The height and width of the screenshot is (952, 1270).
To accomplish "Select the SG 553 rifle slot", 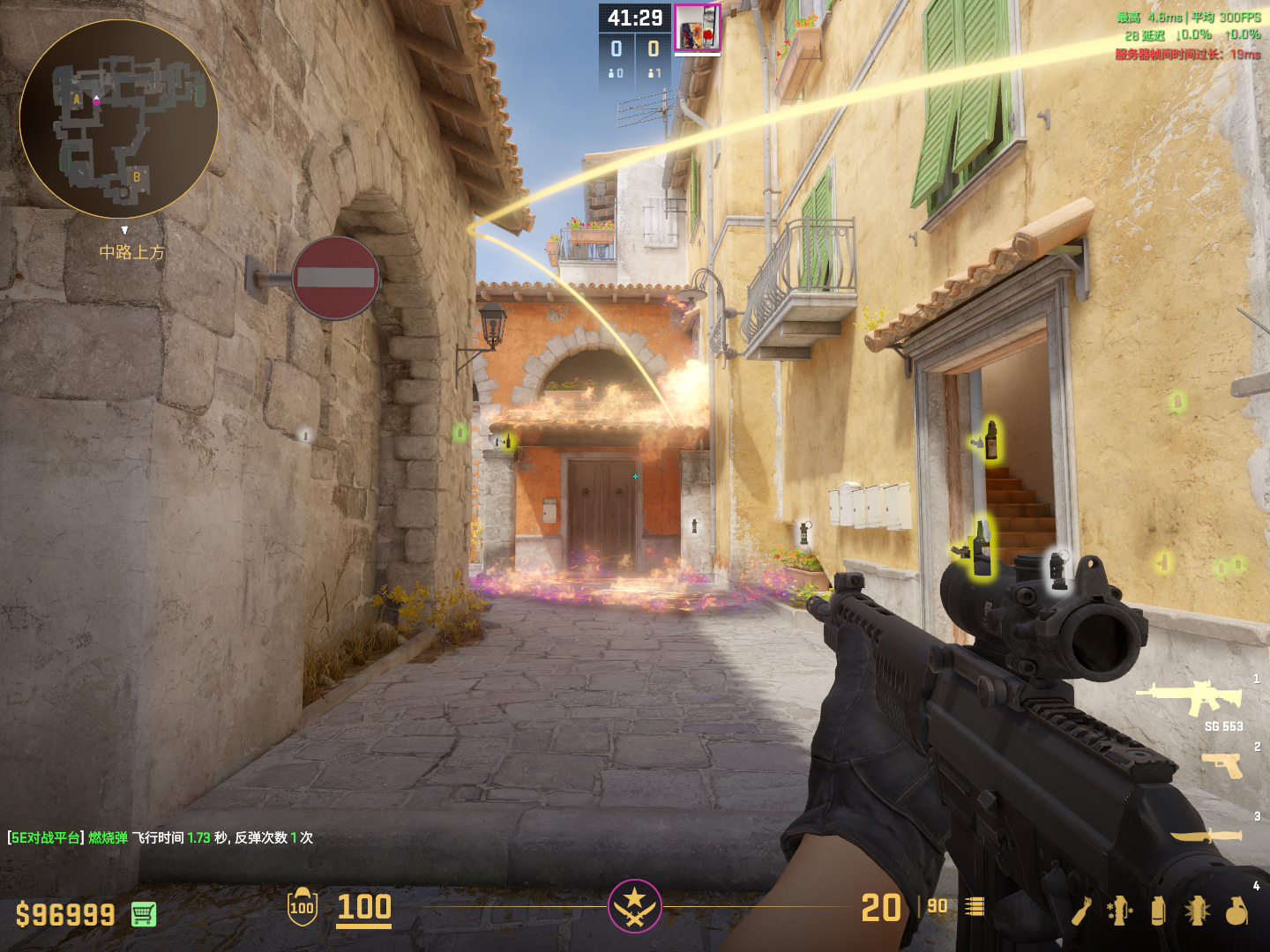I will point(1191,698).
